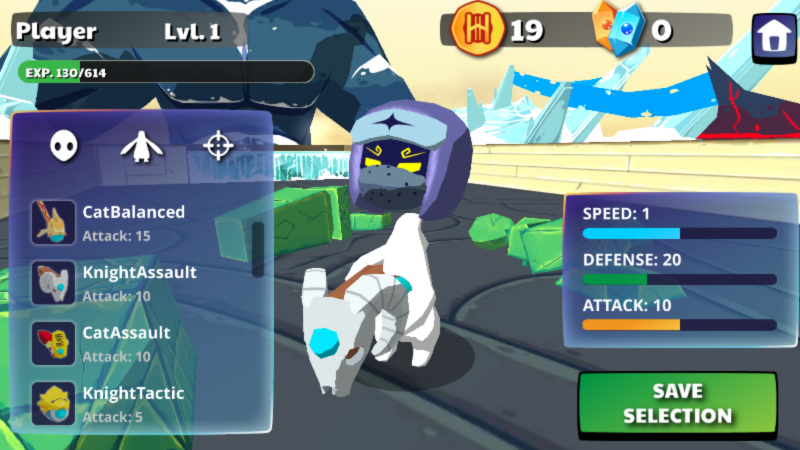800x450 pixels.
Task: Select the crosshair weapon tab
Action: (217, 146)
